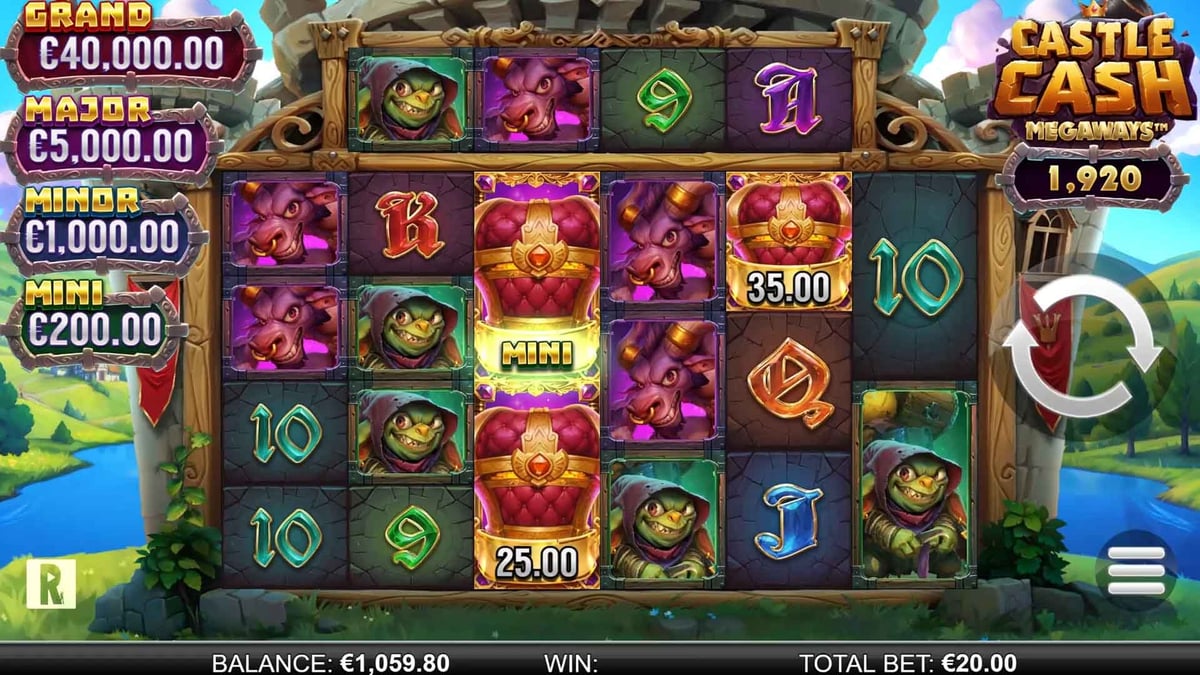Image resolution: width=1200 pixels, height=675 pixels.
Task: Spin the reels with the circular arrows button
Action: [x=1083, y=346]
